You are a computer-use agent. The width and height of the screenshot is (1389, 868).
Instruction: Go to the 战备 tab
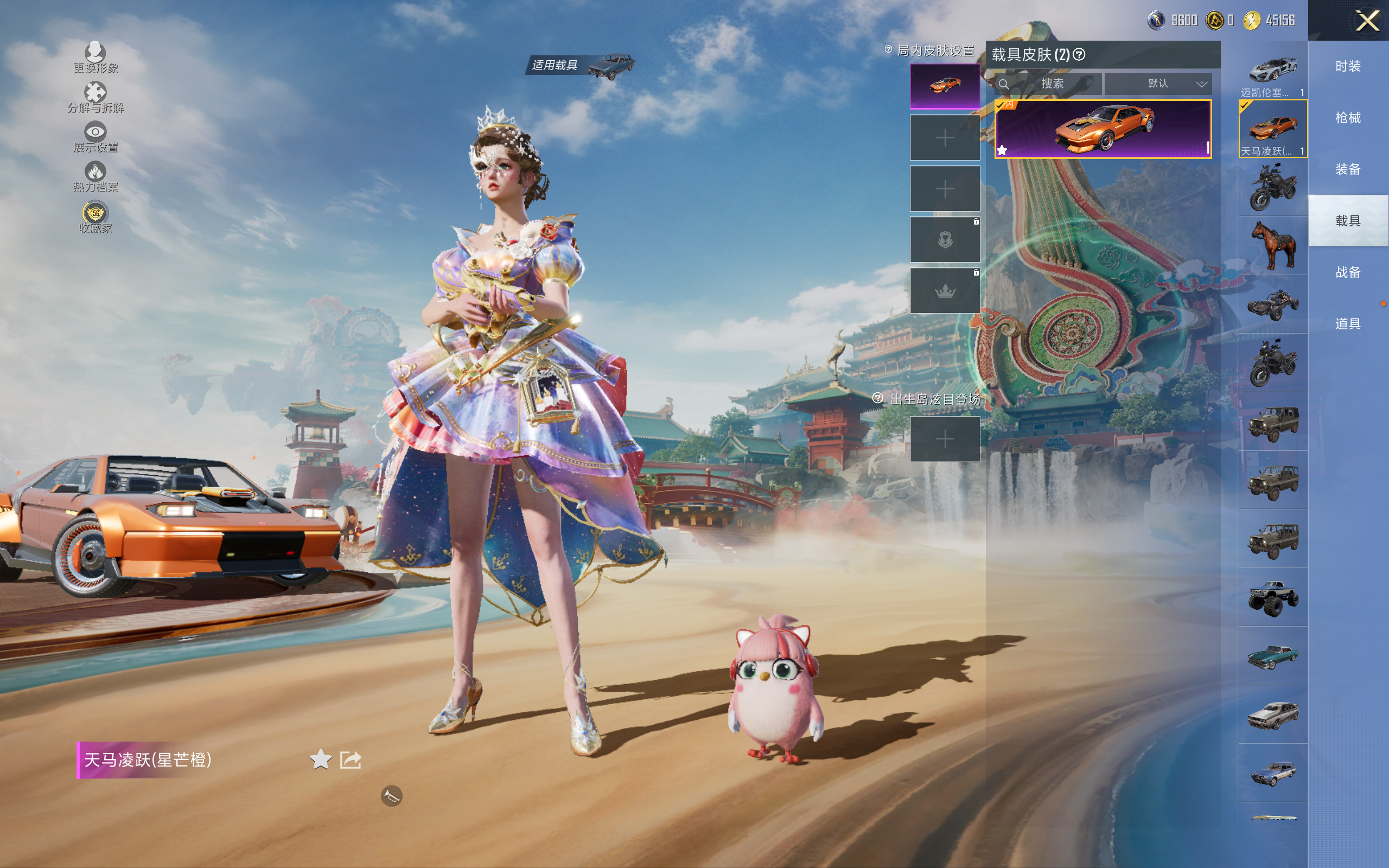(x=1348, y=272)
